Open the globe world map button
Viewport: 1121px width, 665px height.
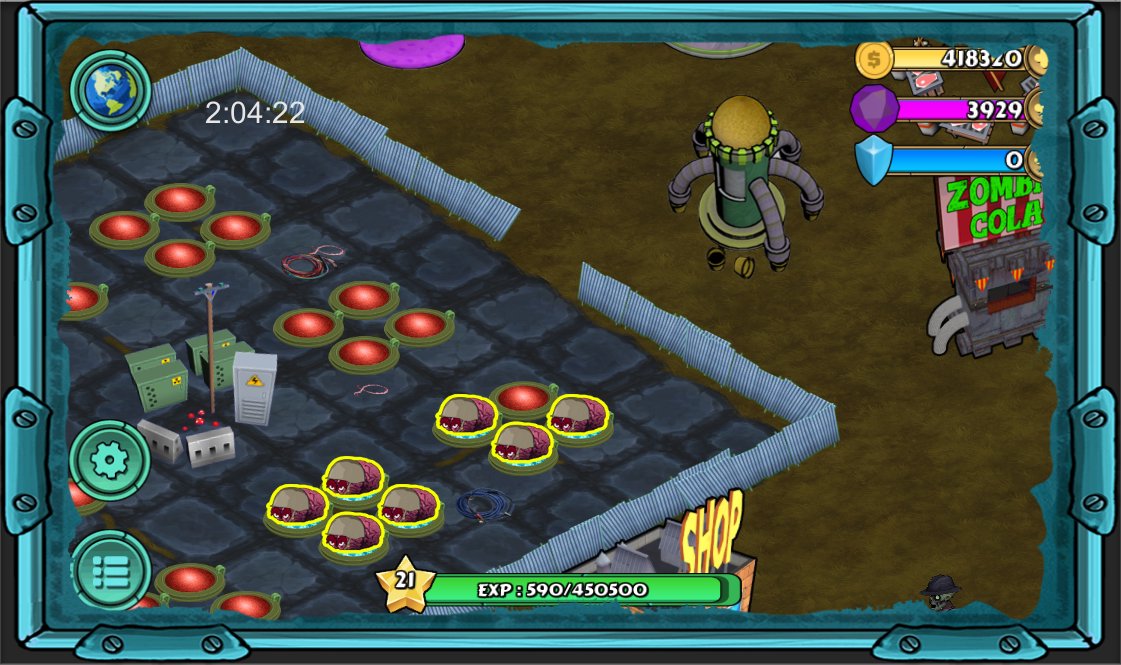click(x=110, y=91)
